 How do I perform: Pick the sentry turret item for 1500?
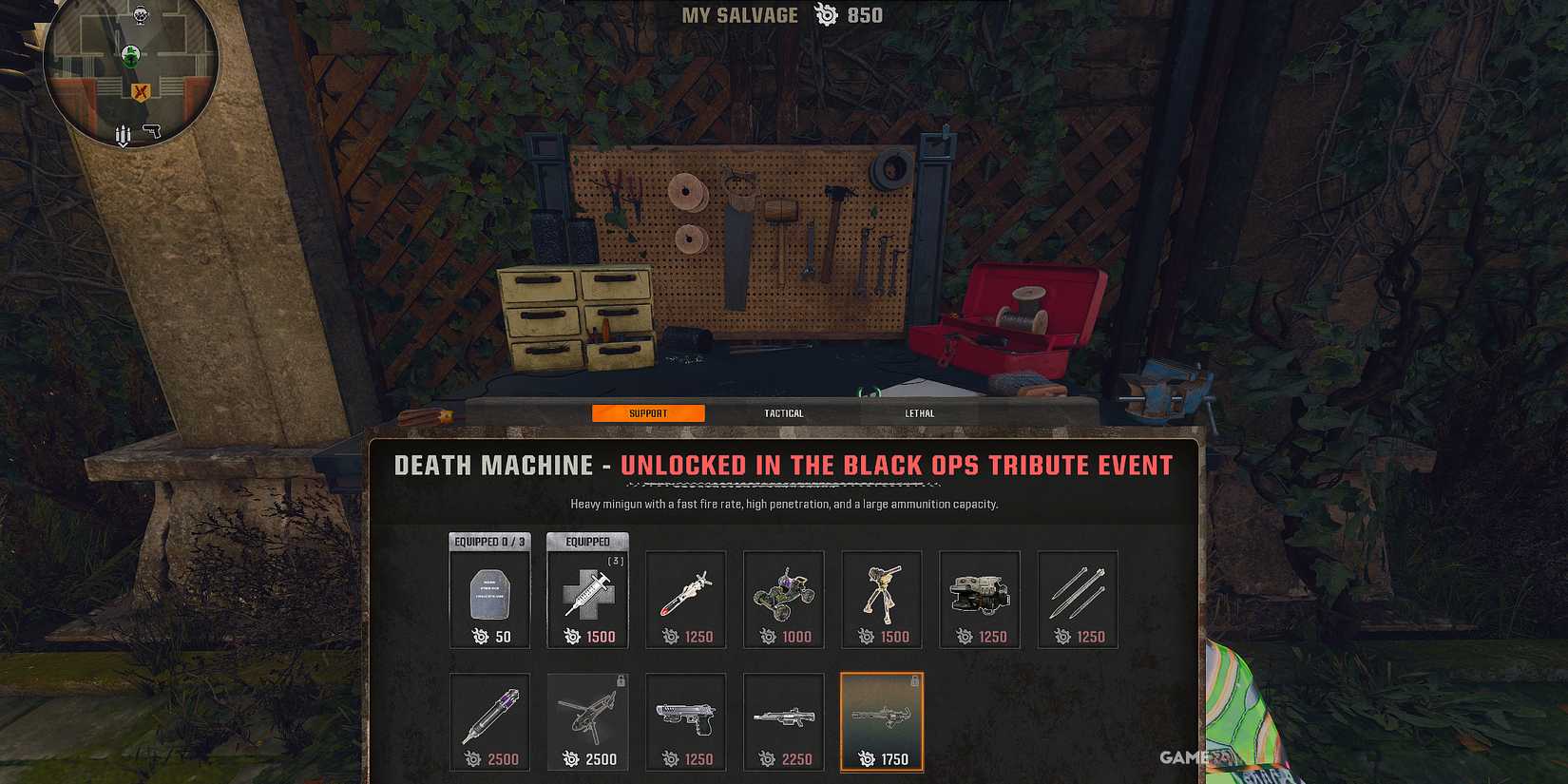(882, 599)
